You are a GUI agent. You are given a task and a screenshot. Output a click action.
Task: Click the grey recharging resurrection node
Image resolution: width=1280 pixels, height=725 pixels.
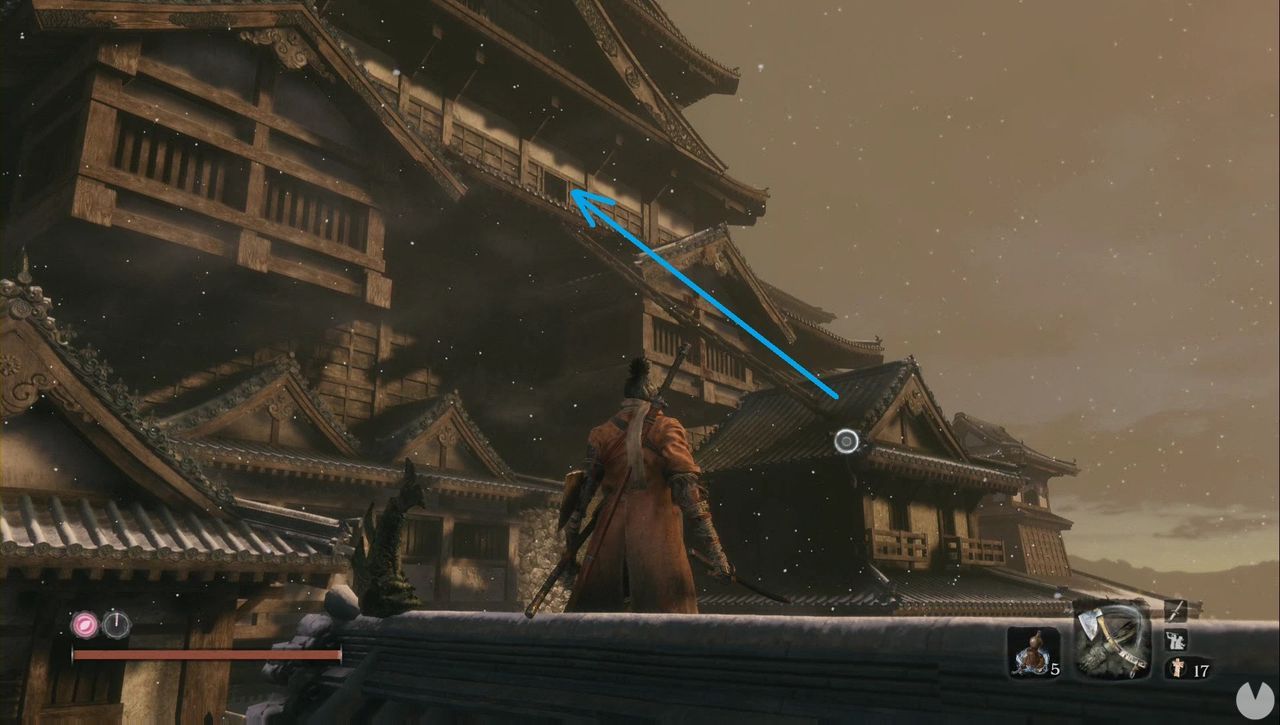click(x=117, y=625)
